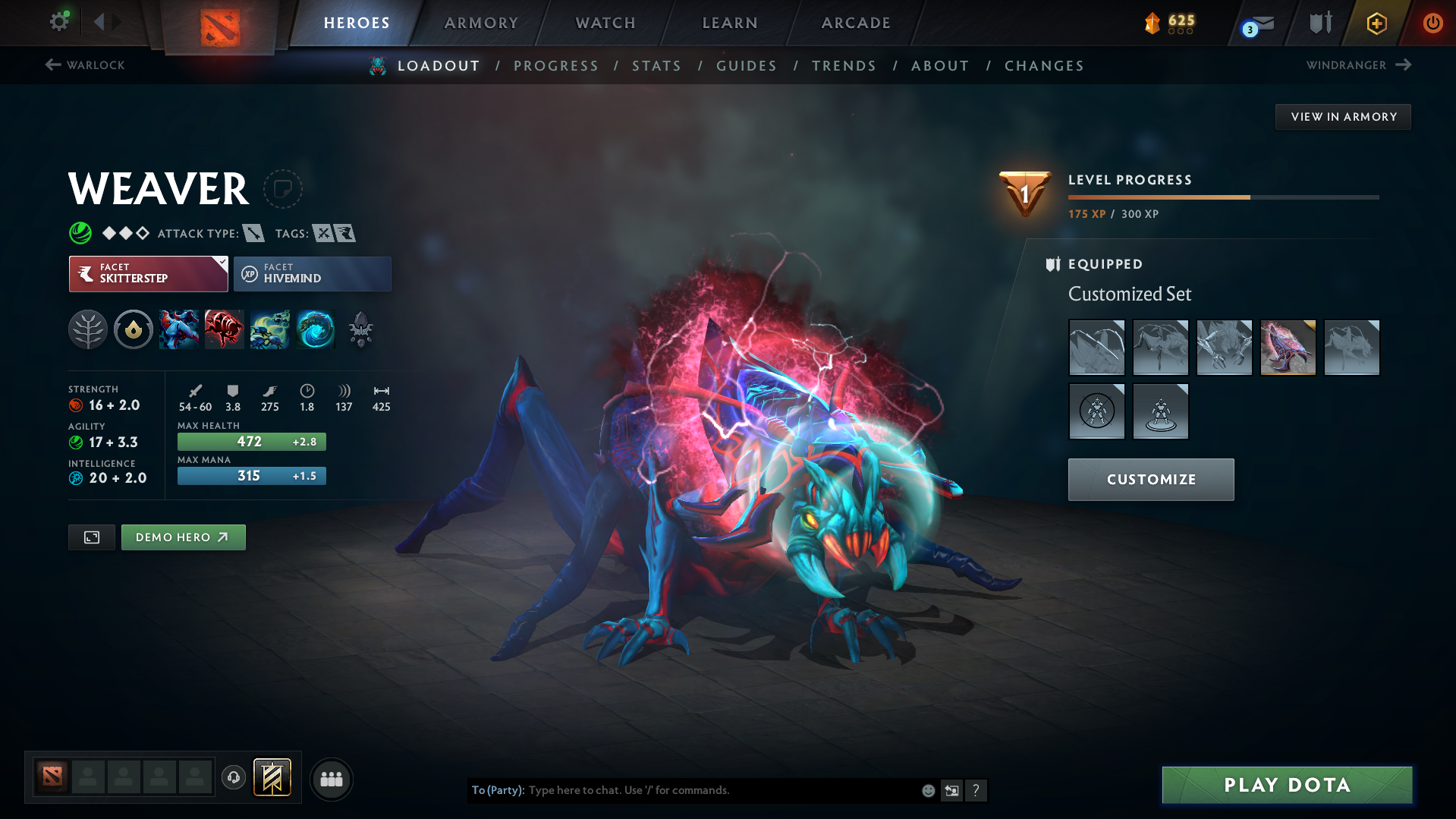Go to next hero Windranger

click(x=1358, y=65)
